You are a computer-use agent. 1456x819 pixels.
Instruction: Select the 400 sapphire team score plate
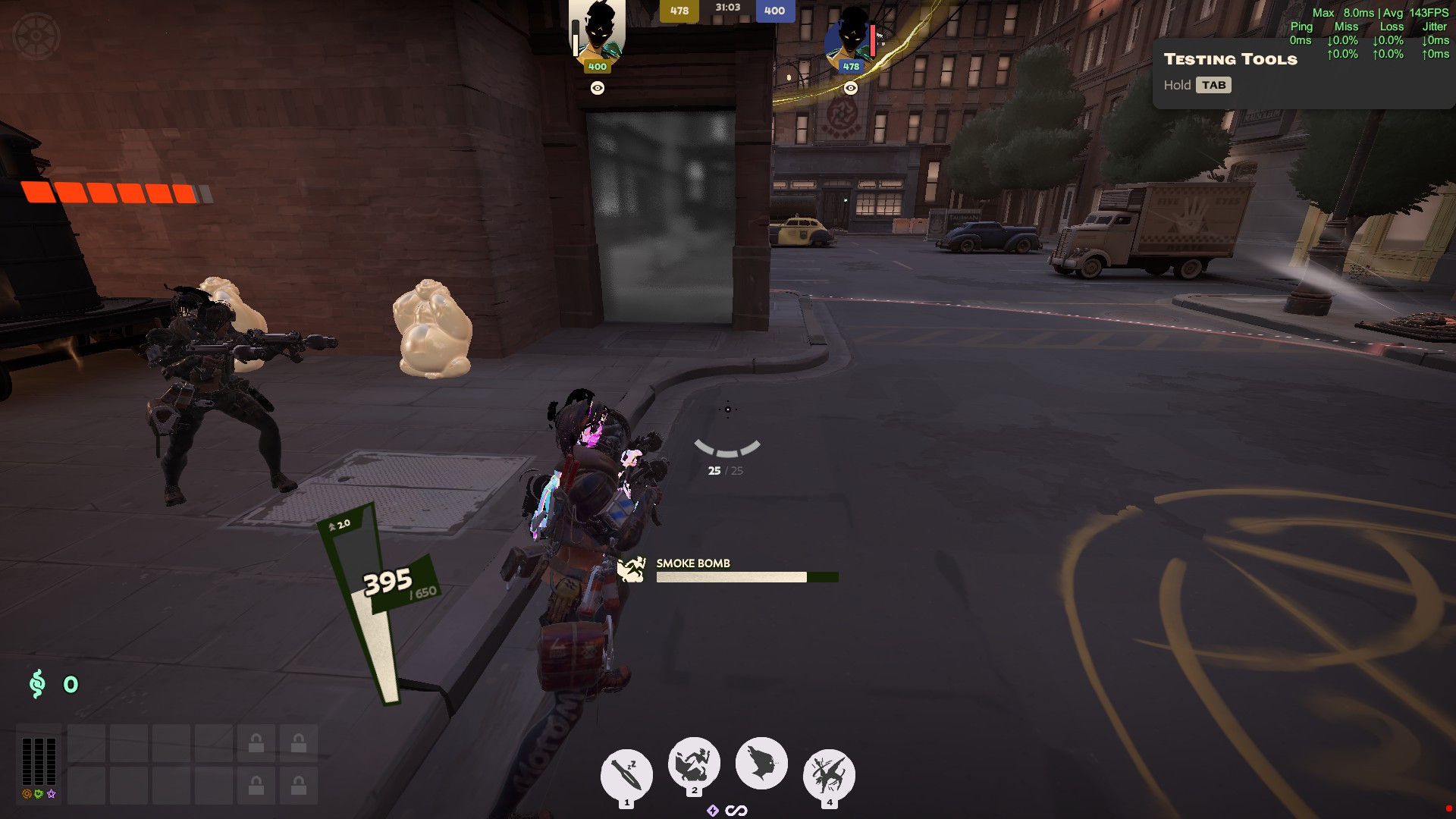tap(774, 11)
